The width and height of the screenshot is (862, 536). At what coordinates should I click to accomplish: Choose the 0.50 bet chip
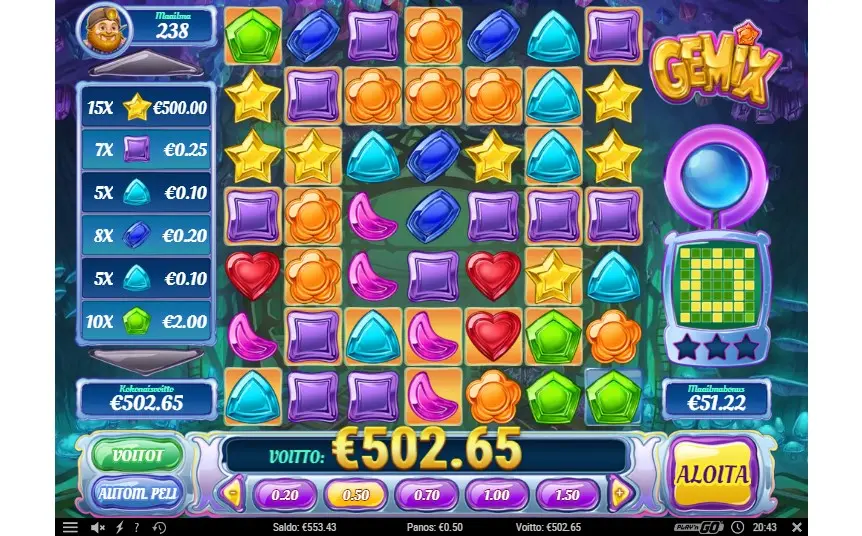(356, 494)
